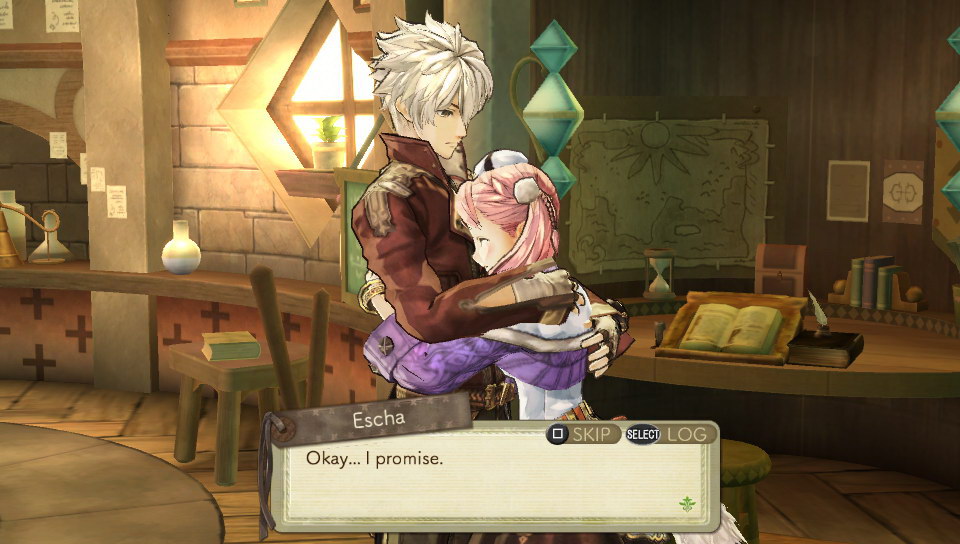Image resolution: width=960 pixels, height=544 pixels.
Task: Advance dialogue via the green leaf indicator
Action: click(686, 503)
